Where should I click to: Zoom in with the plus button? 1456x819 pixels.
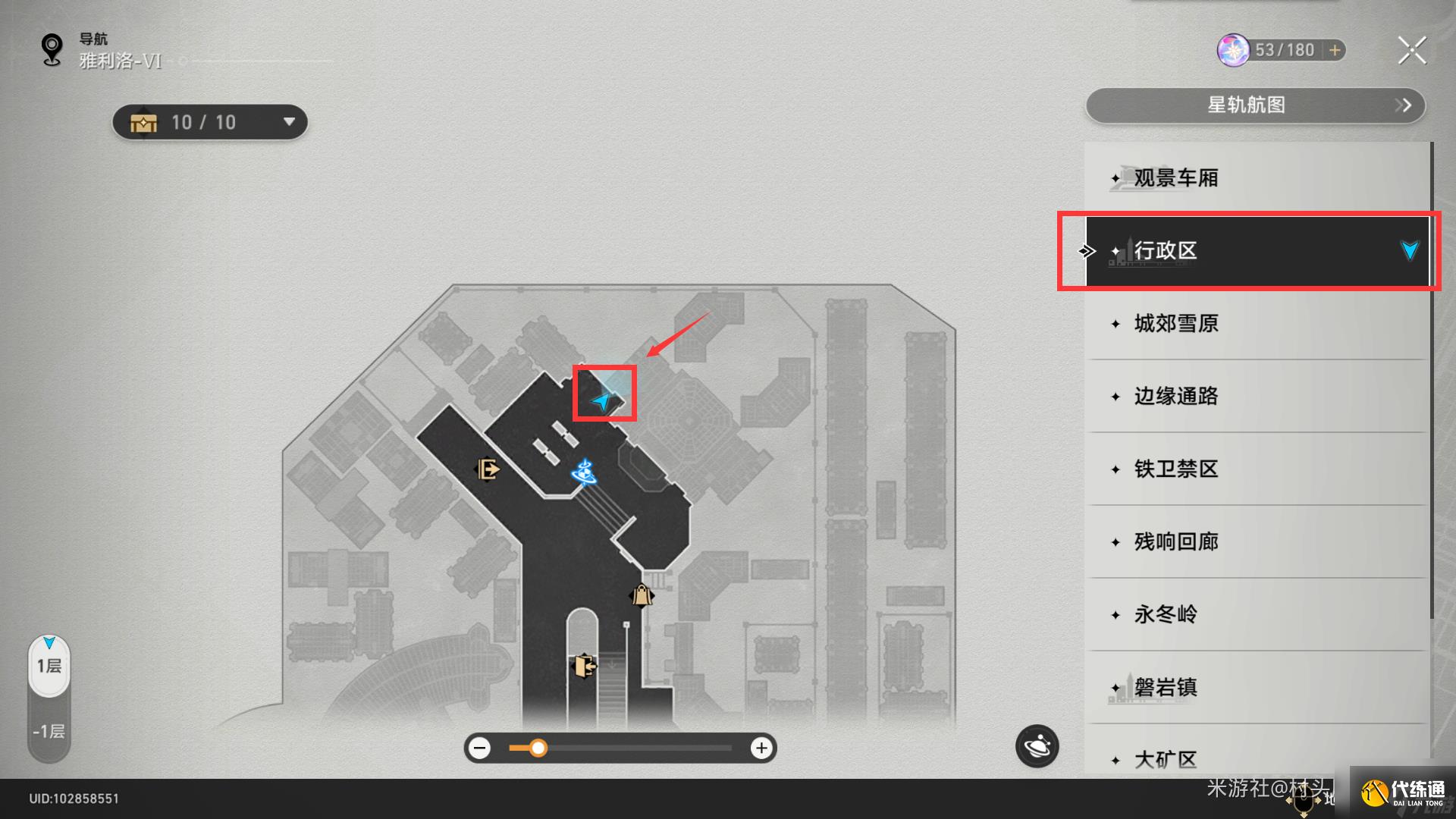[761, 748]
